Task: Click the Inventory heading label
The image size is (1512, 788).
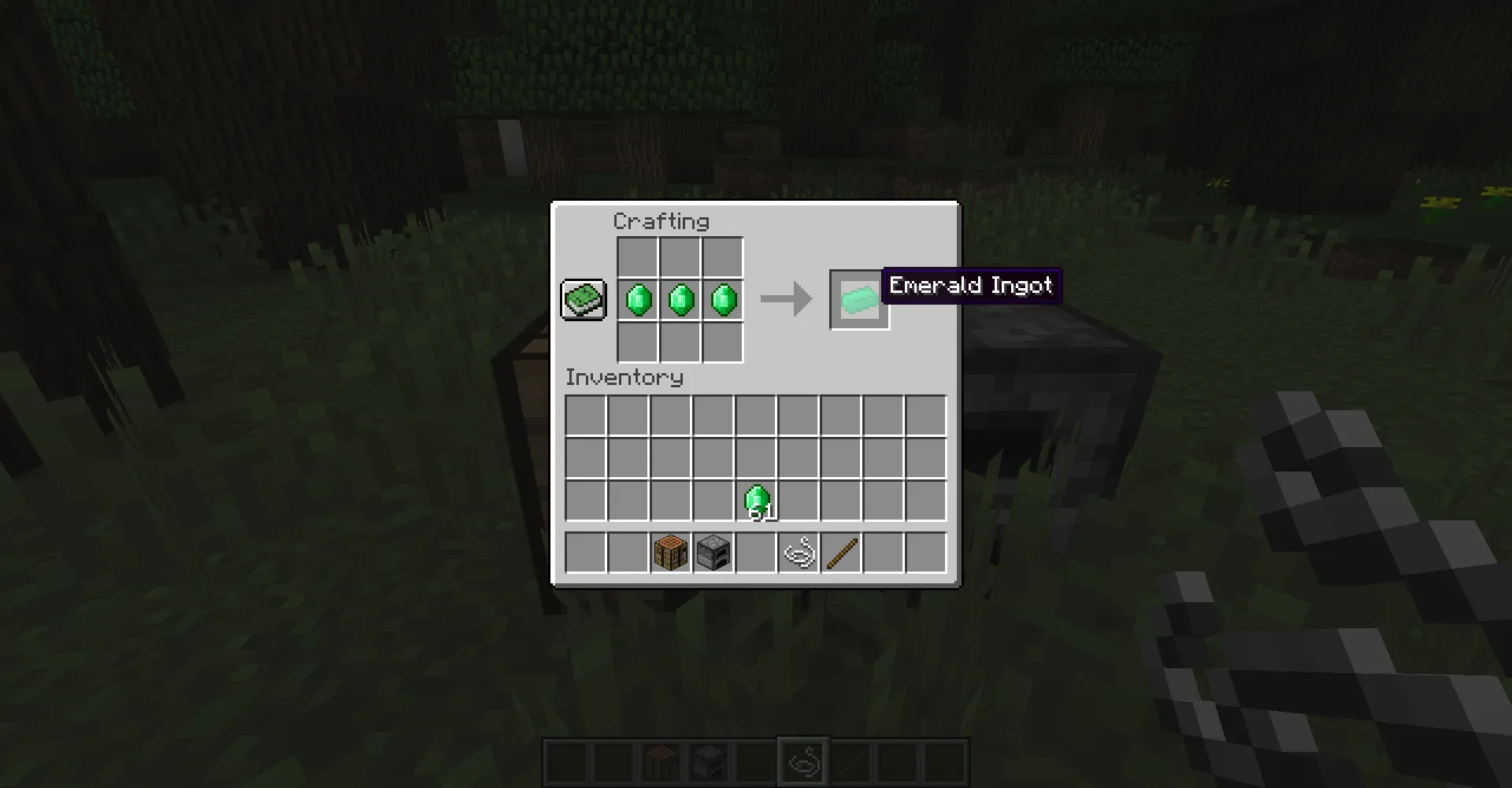Action: [624, 378]
